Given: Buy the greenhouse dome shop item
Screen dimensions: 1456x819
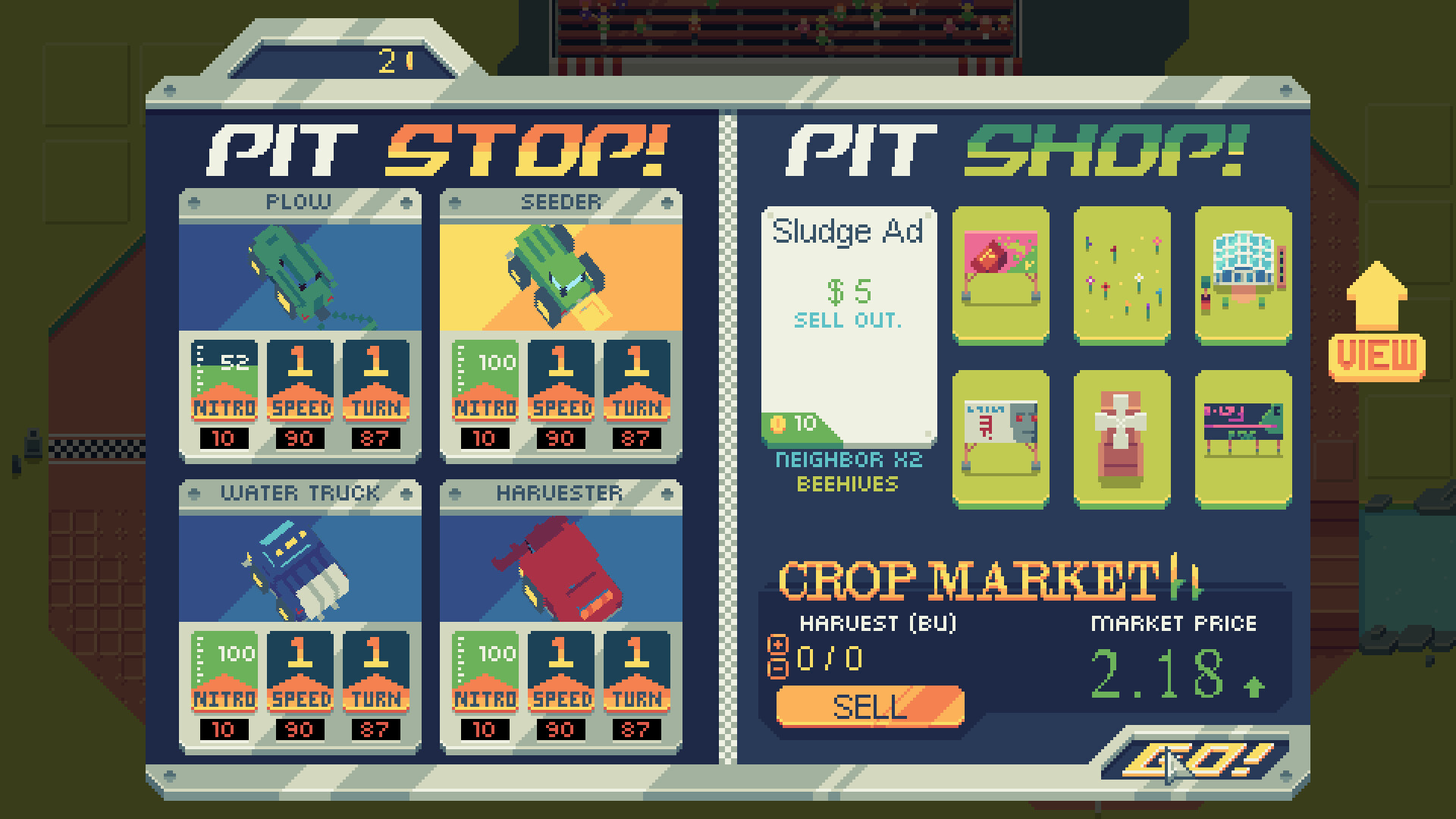Looking at the screenshot, I should coord(1242,277).
